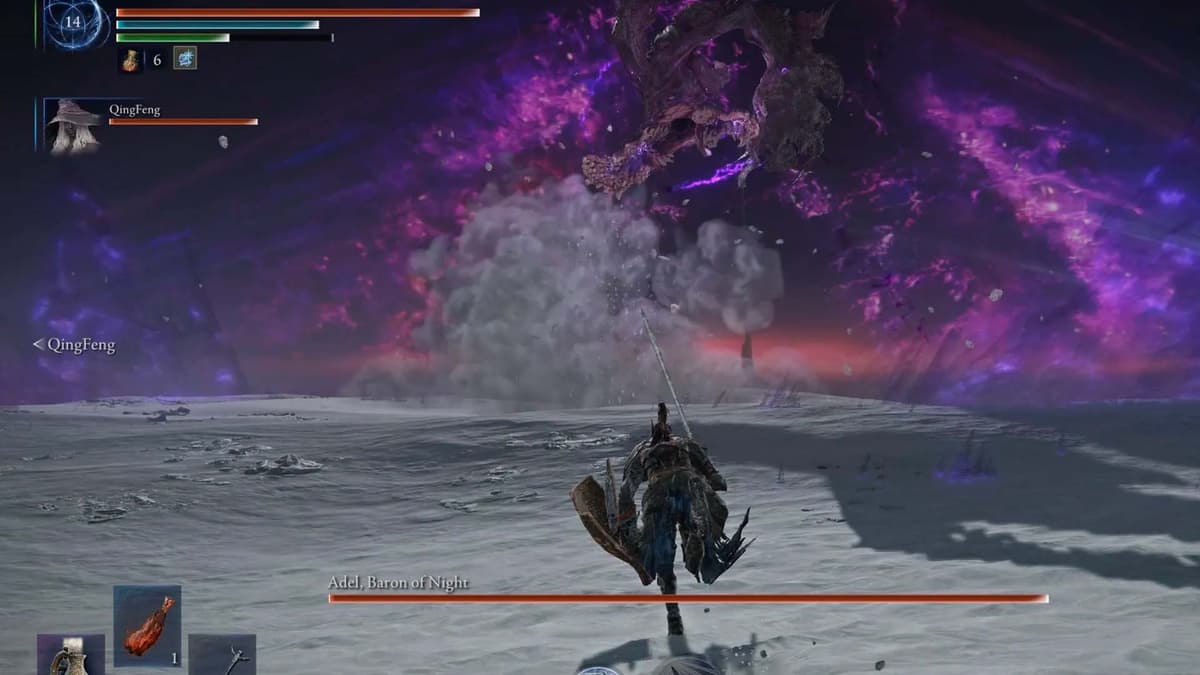The image size is (1200, 675).
Task: Choose the dagger weapon slot
Action: coord(222,656)
